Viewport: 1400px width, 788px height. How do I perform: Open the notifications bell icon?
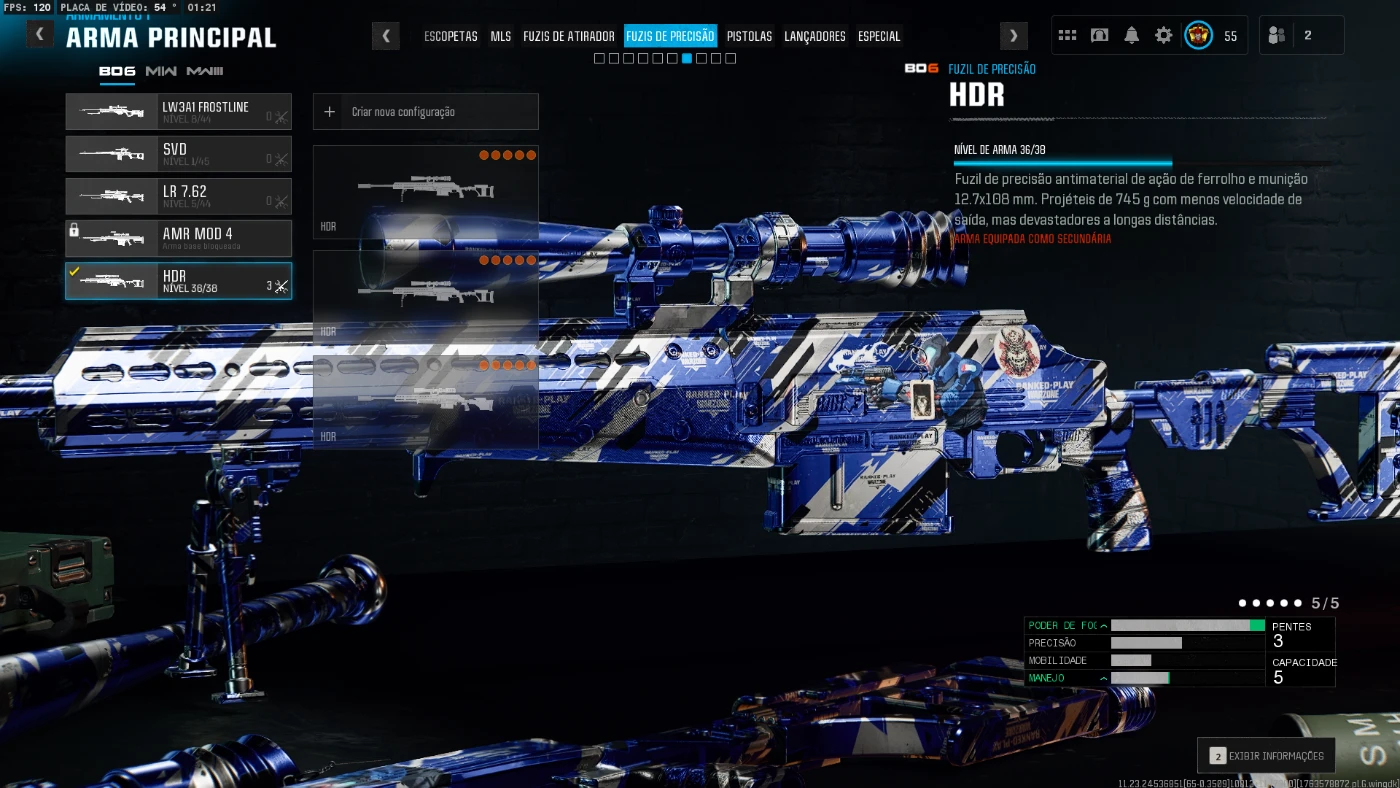[x=1131, y=36]
